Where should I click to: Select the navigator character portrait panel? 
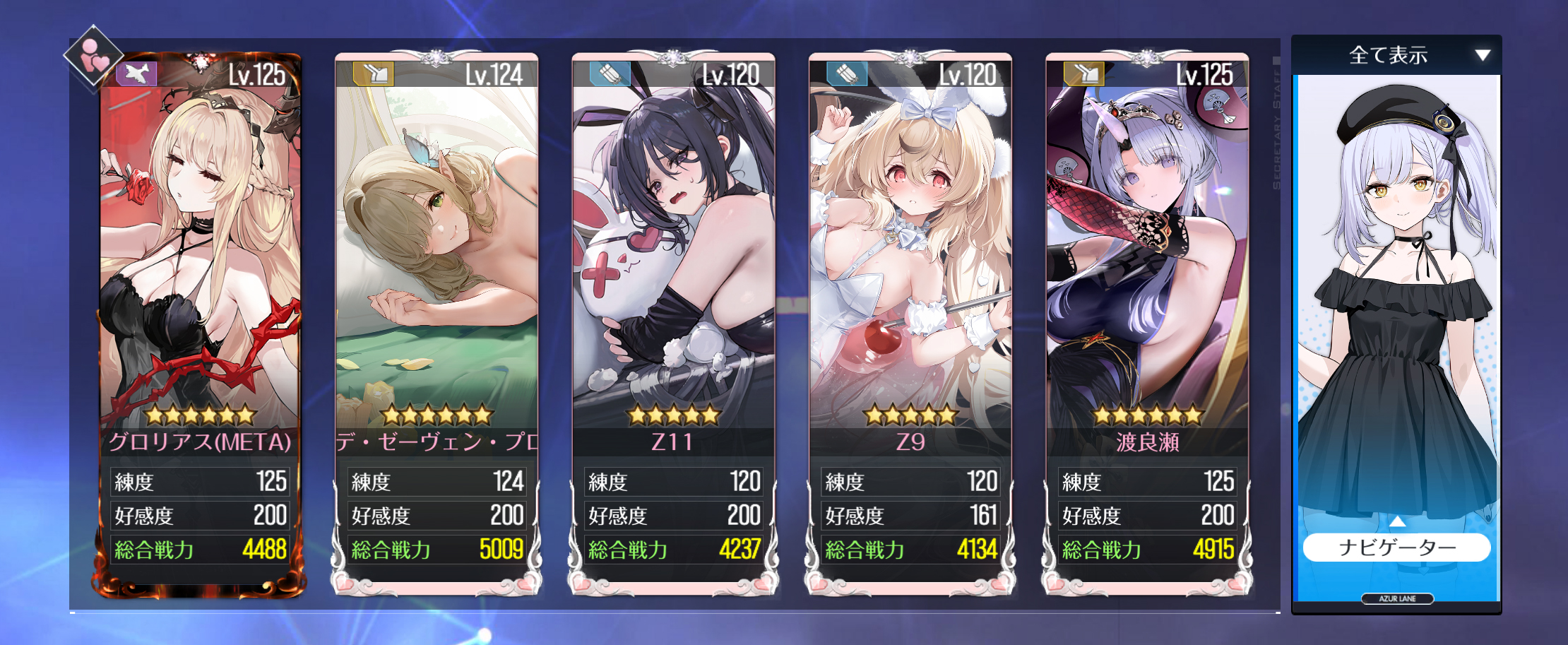1396,304
